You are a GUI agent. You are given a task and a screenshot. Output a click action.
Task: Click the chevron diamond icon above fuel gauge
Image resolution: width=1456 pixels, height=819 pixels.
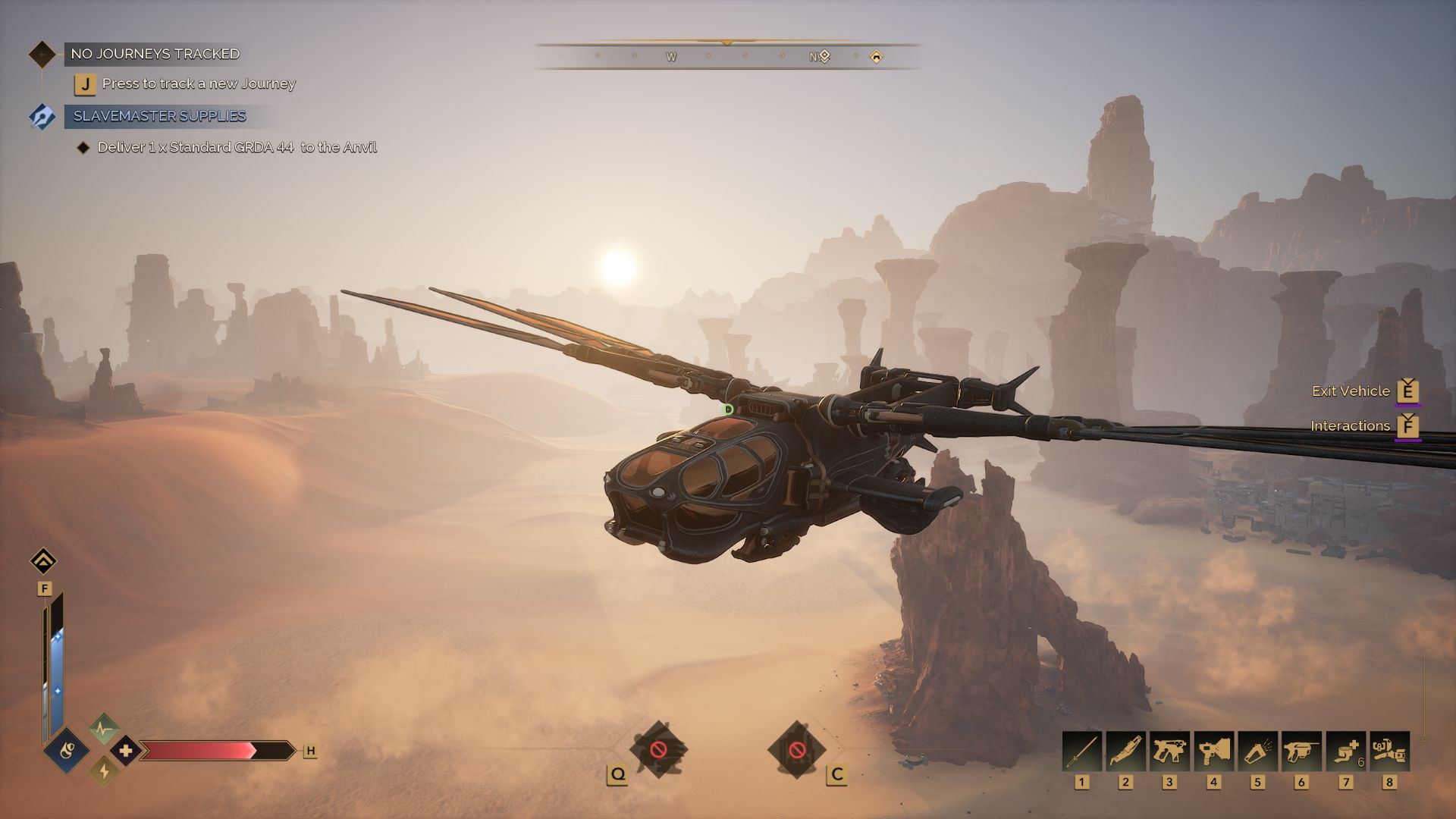point(43,561)
